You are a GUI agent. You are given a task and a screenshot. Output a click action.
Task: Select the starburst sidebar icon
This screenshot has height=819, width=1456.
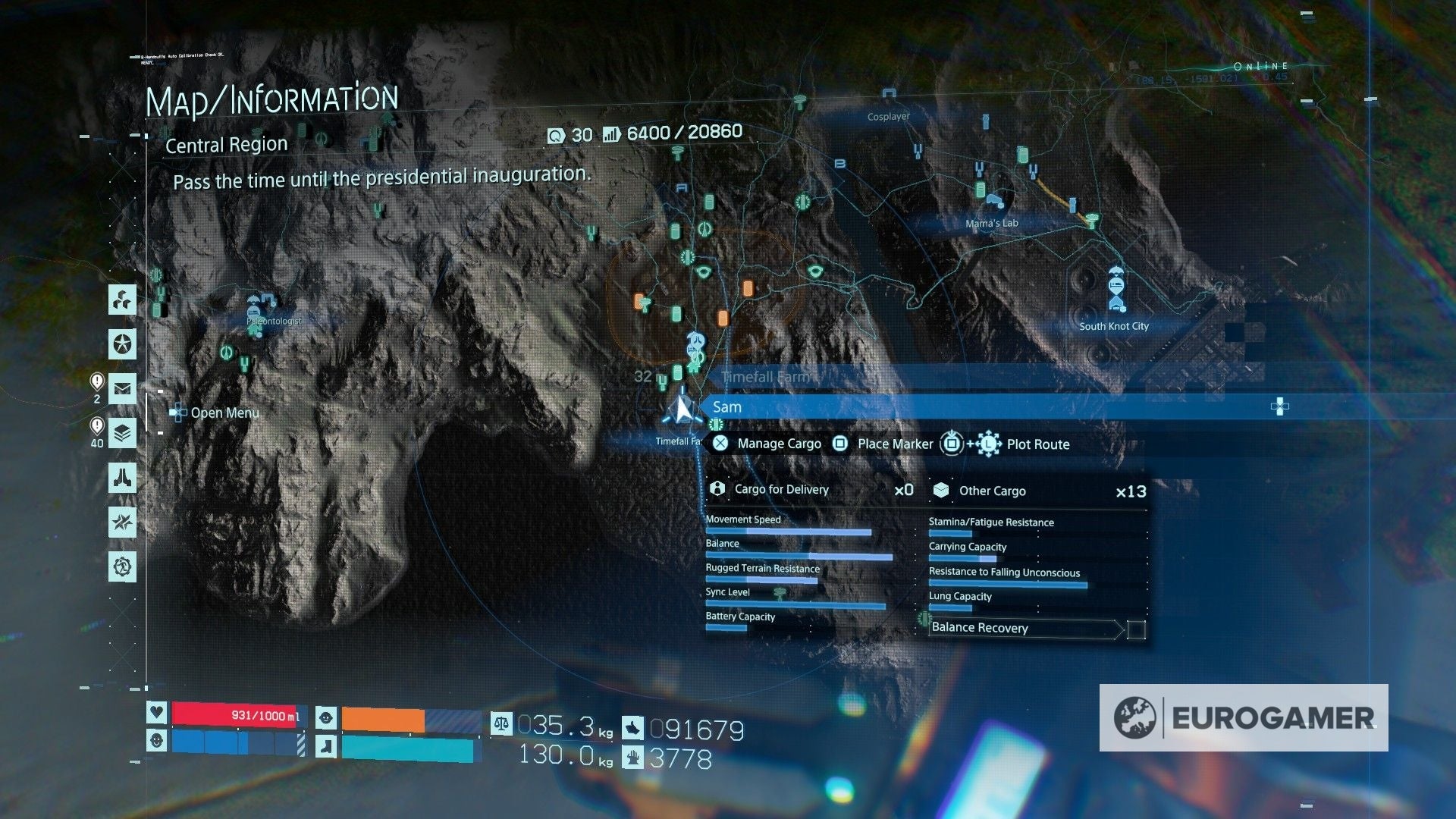tap(123, 522)
